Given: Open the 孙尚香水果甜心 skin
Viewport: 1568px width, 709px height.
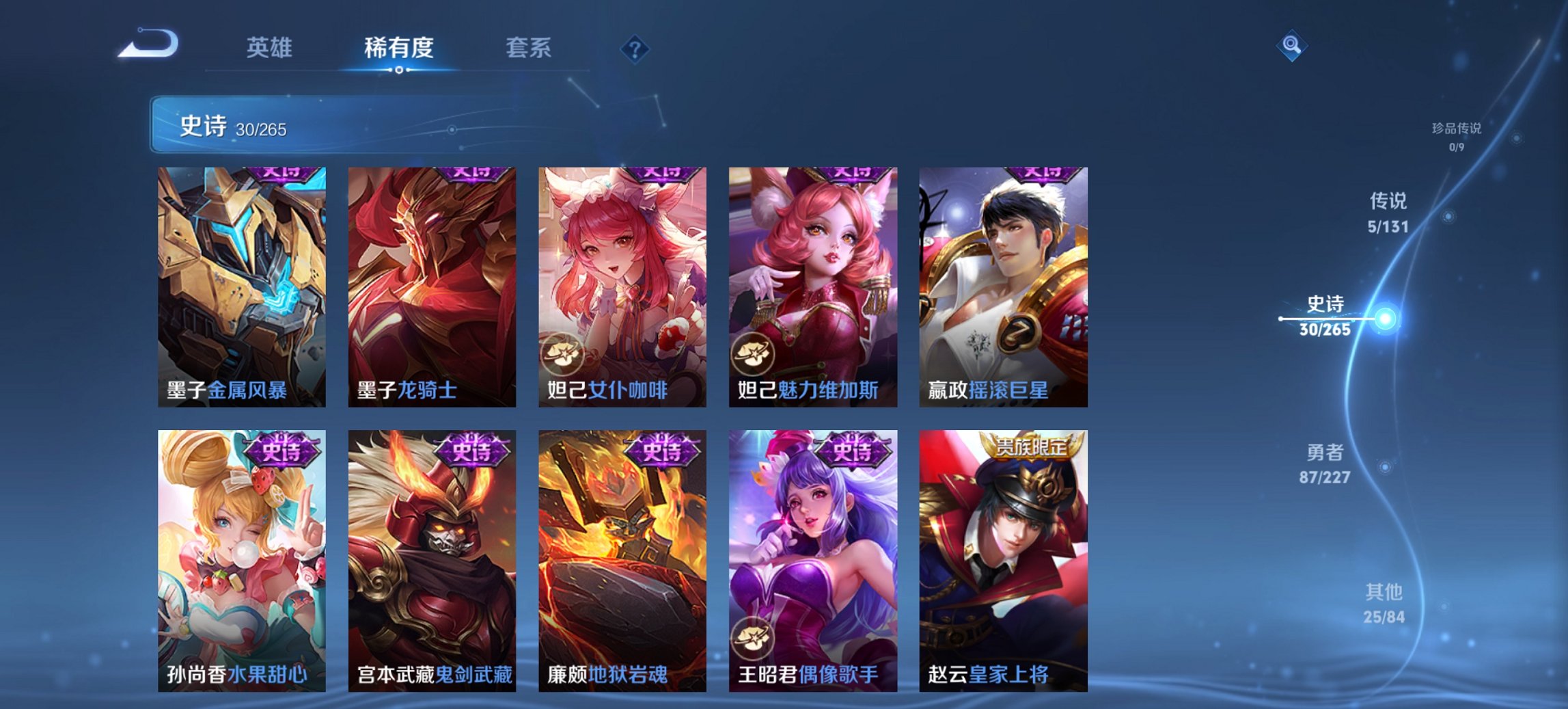Looking at the screenshot, I should tap(241, 557).
